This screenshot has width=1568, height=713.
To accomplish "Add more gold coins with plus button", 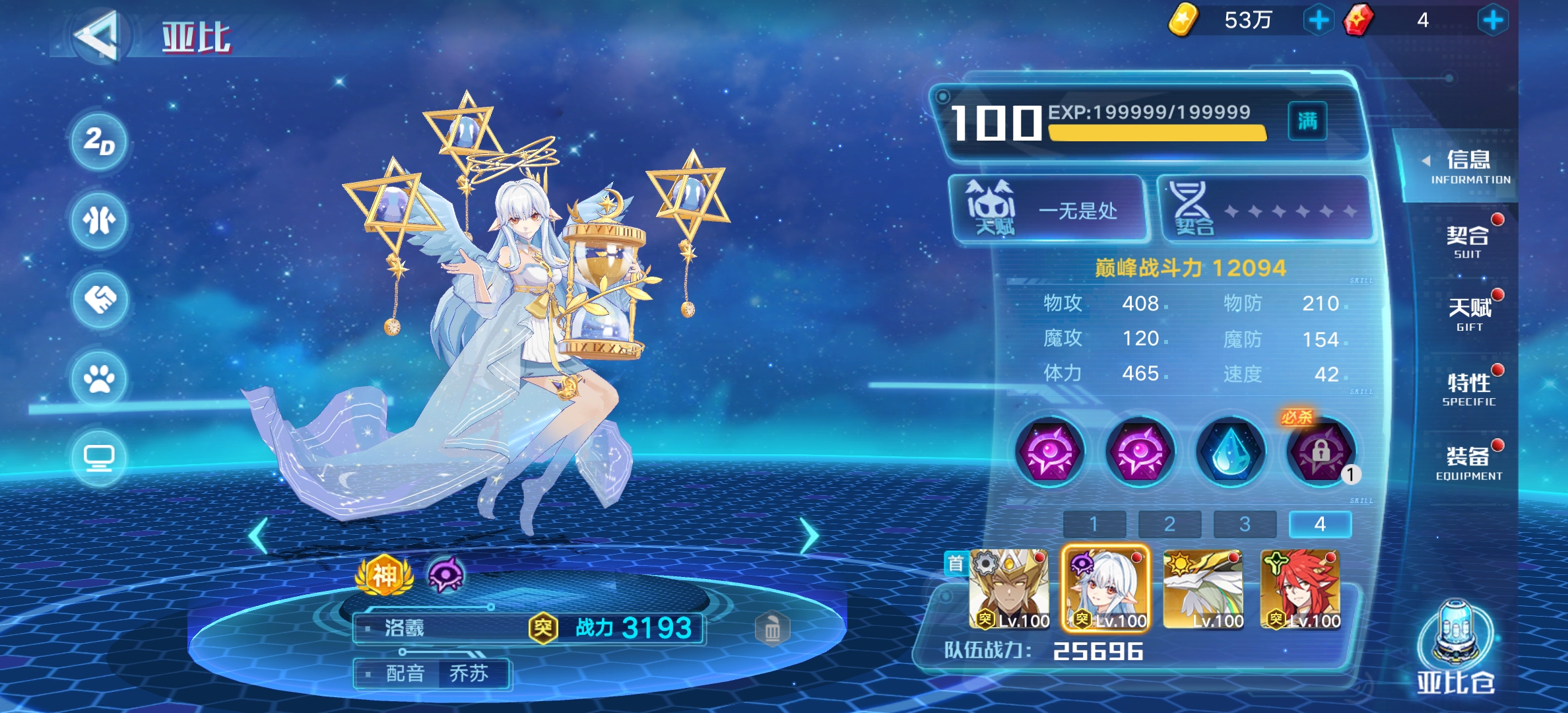I will click(1319, 20).
